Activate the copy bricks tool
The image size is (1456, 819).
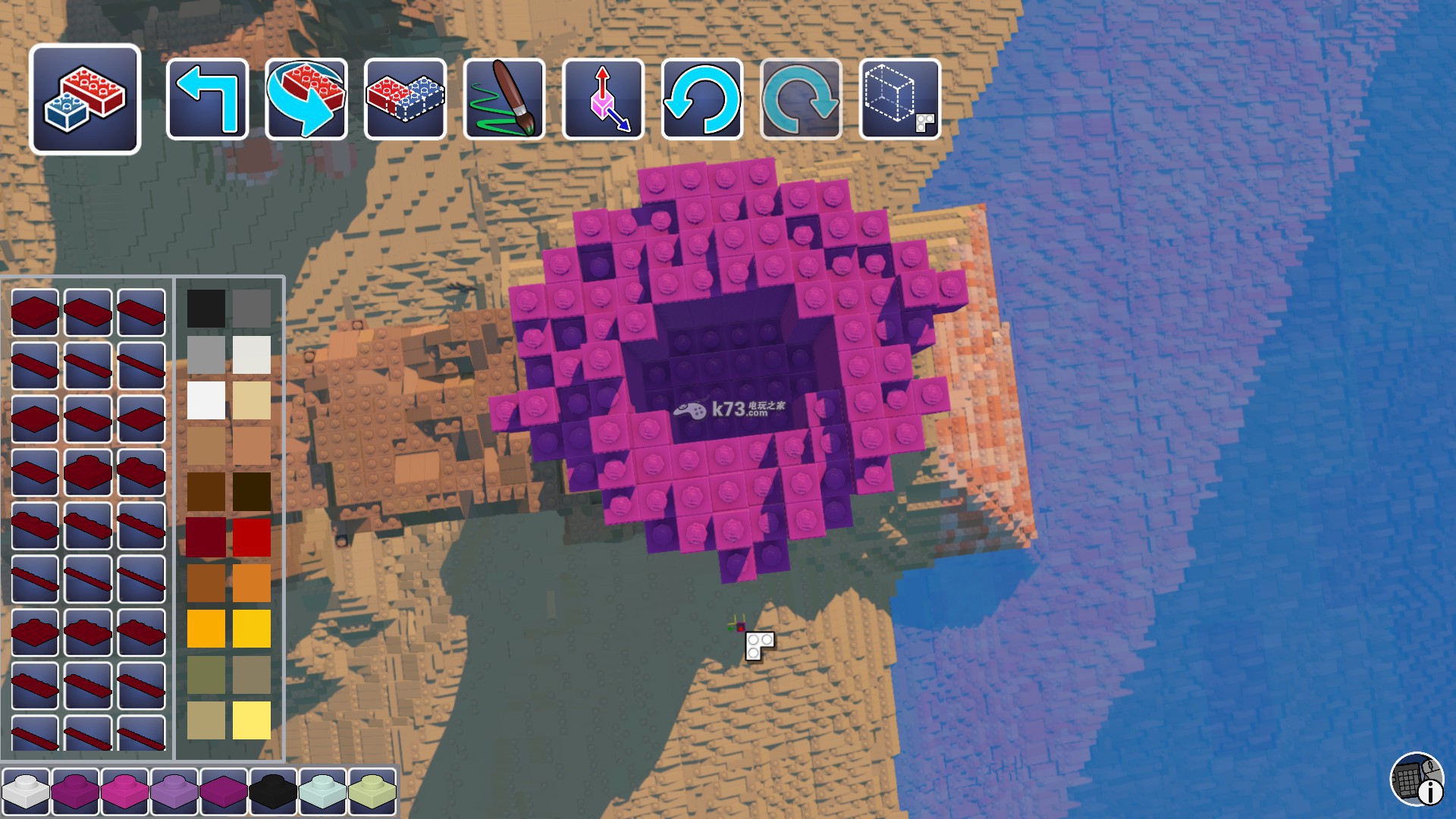coord(405,99)
